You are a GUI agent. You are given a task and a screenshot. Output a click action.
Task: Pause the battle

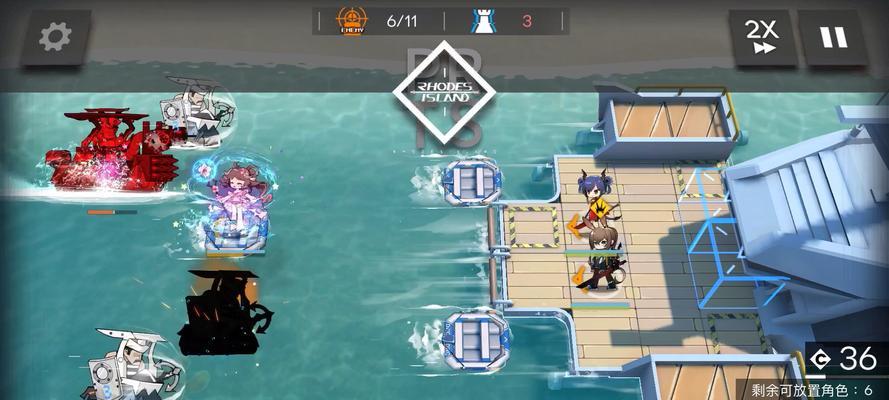tap(833, 37)
